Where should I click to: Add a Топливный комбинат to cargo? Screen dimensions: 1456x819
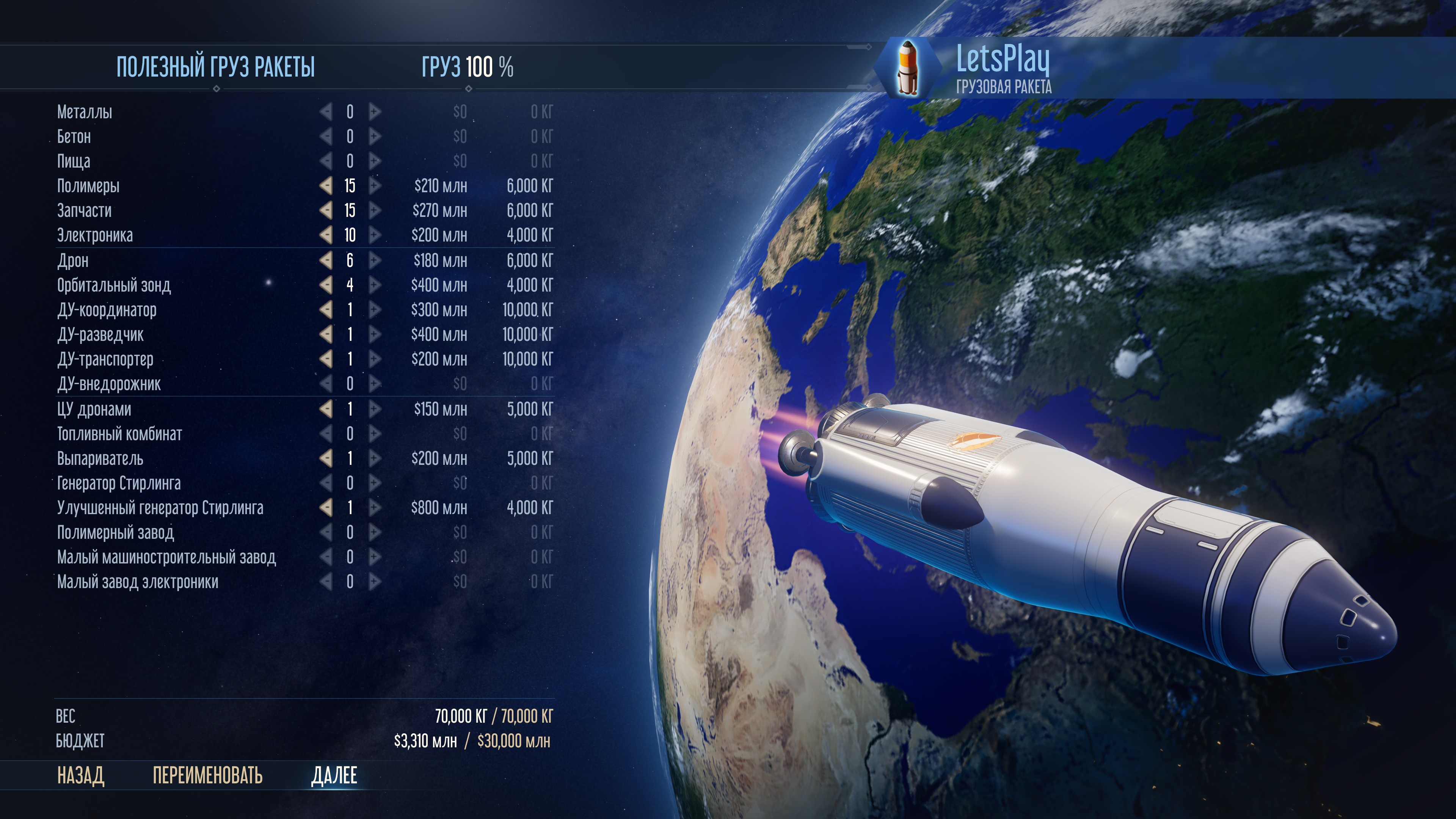(x=374, y=434)
